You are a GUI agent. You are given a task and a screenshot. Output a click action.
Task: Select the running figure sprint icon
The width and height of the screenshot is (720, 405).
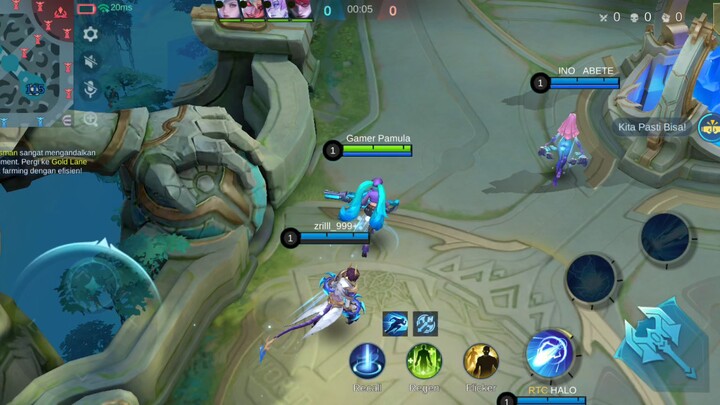(395, 323)
